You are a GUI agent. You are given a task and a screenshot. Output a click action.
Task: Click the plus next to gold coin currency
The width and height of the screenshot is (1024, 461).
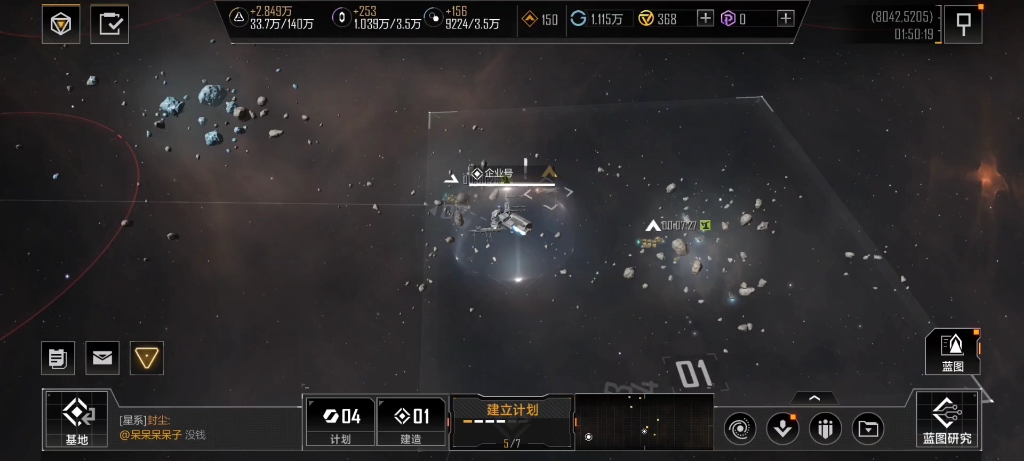[705, 19]
